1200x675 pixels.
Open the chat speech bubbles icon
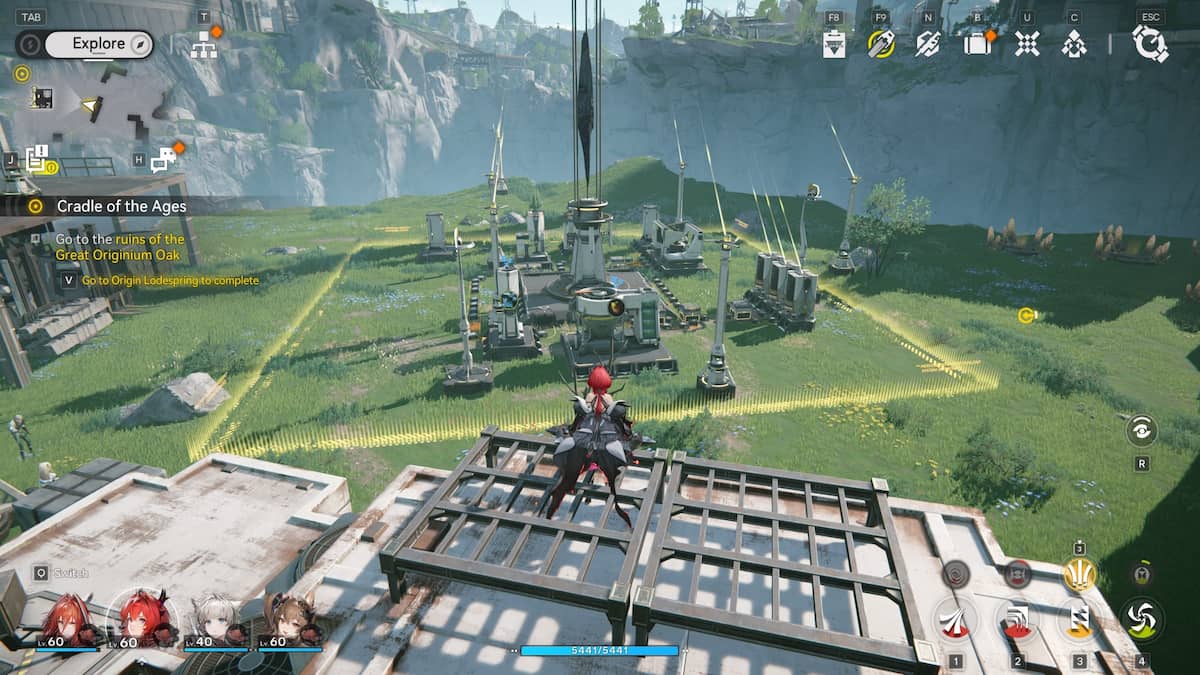point(163,159)
